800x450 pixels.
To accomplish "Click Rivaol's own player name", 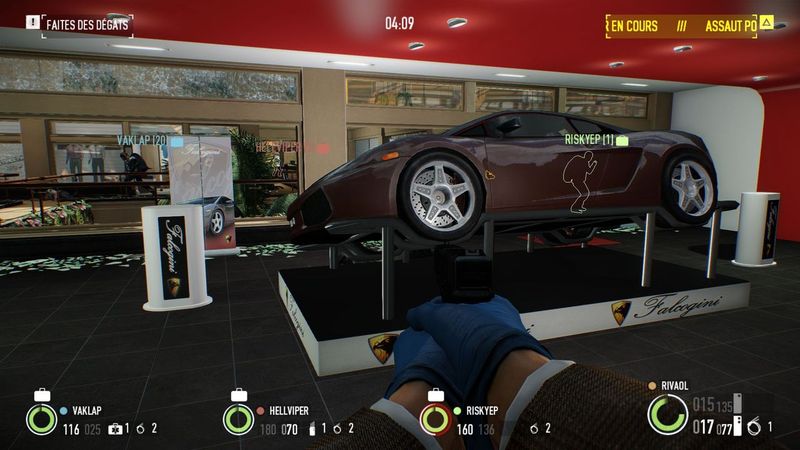I will tap(677, 384).
